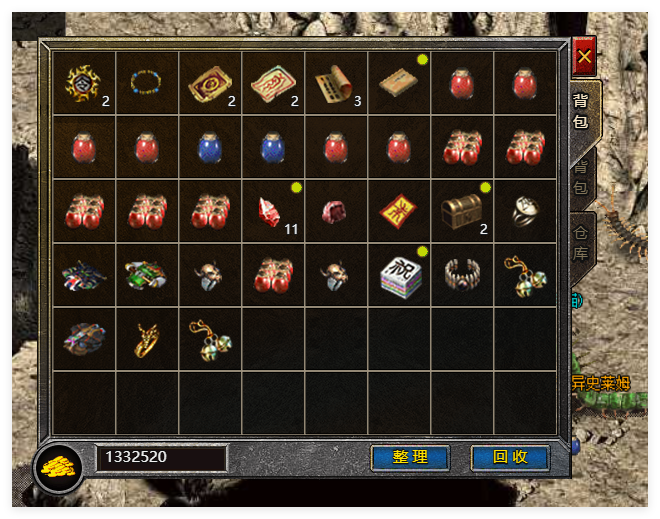Select the pink crystal stack of 11

pos(272,212)
